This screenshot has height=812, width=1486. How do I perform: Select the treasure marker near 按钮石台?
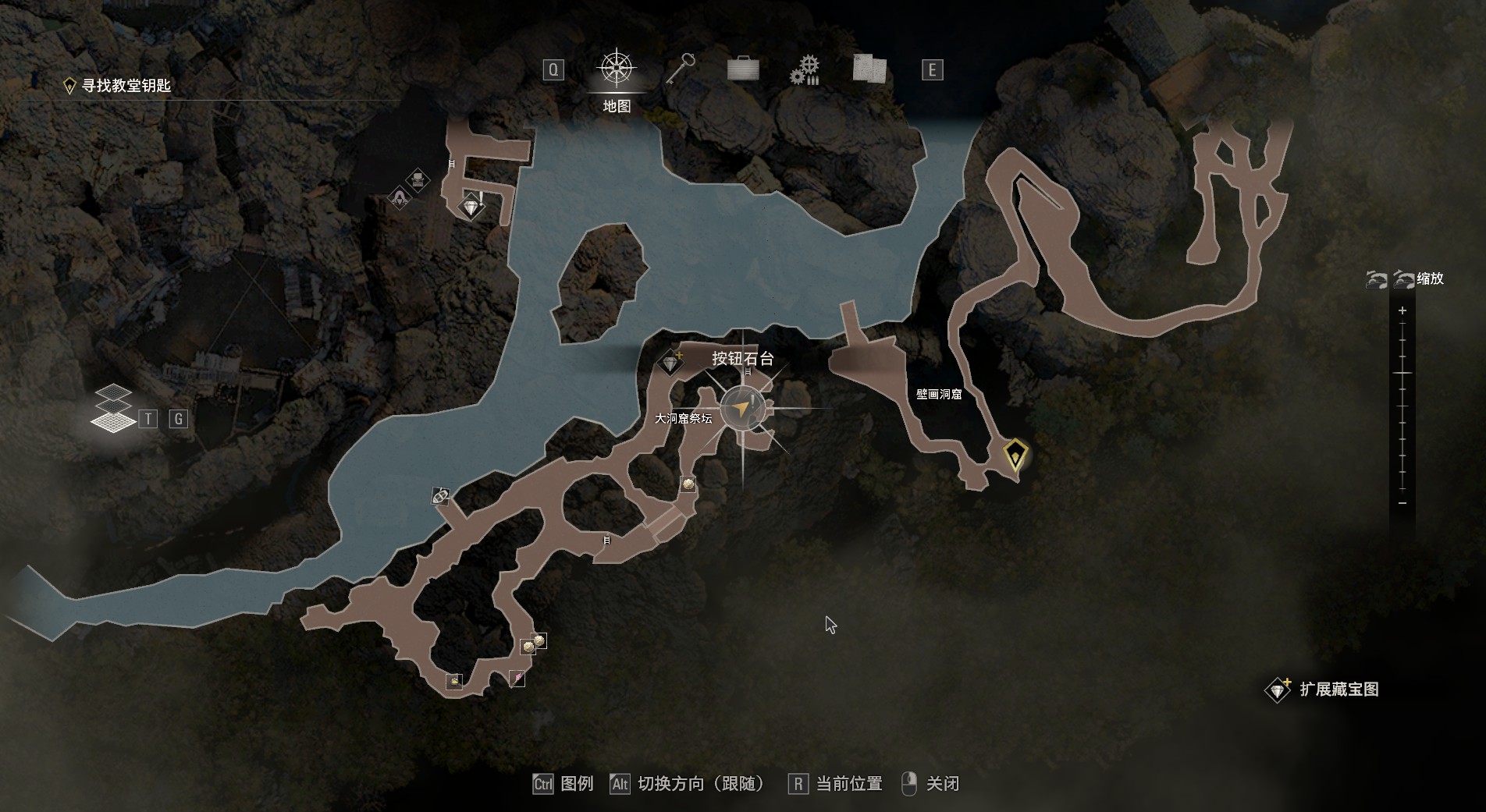[670, 363]
